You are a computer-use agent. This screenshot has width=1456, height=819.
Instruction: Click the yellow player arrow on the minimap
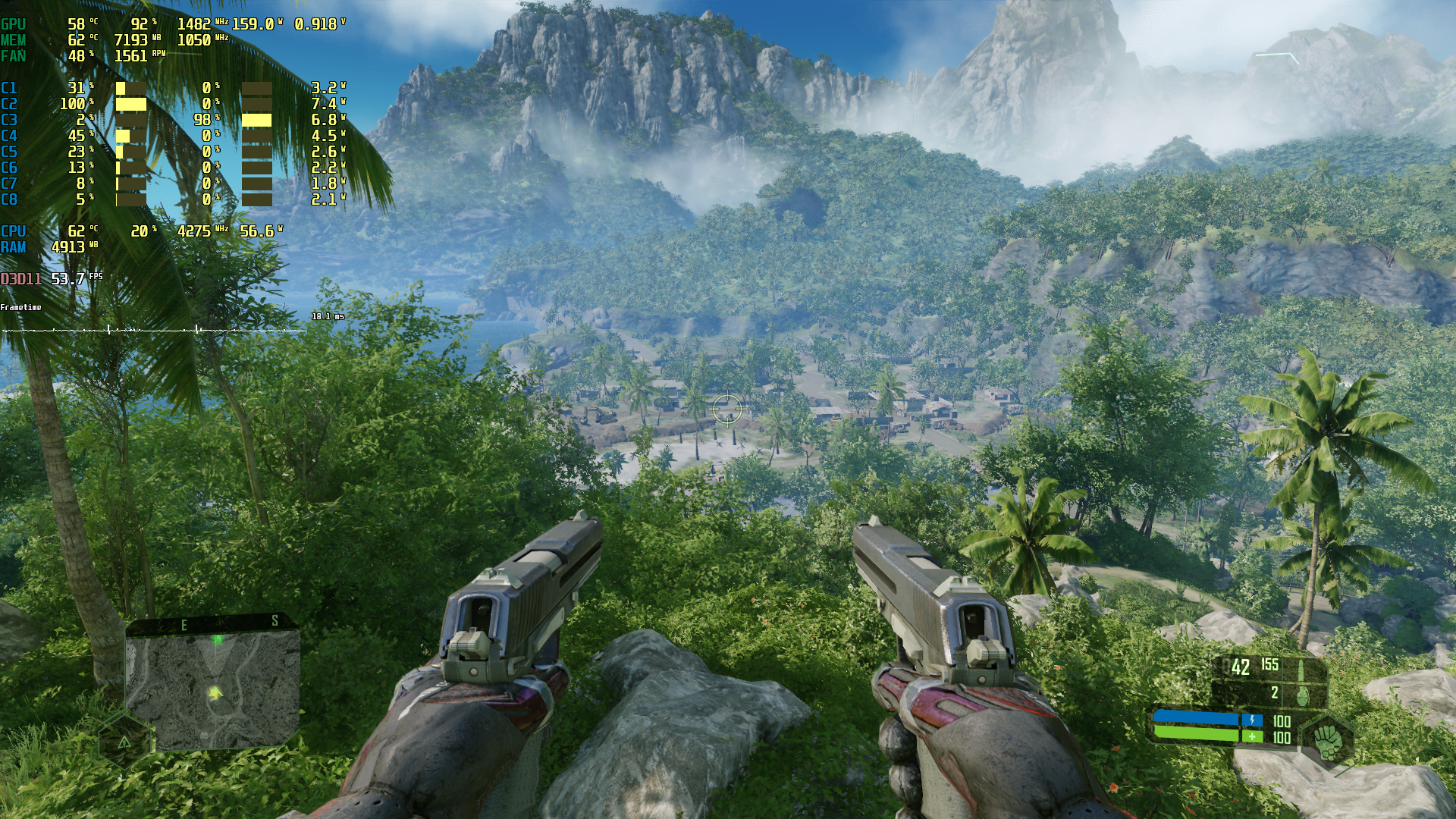click(x=215, y=692)
